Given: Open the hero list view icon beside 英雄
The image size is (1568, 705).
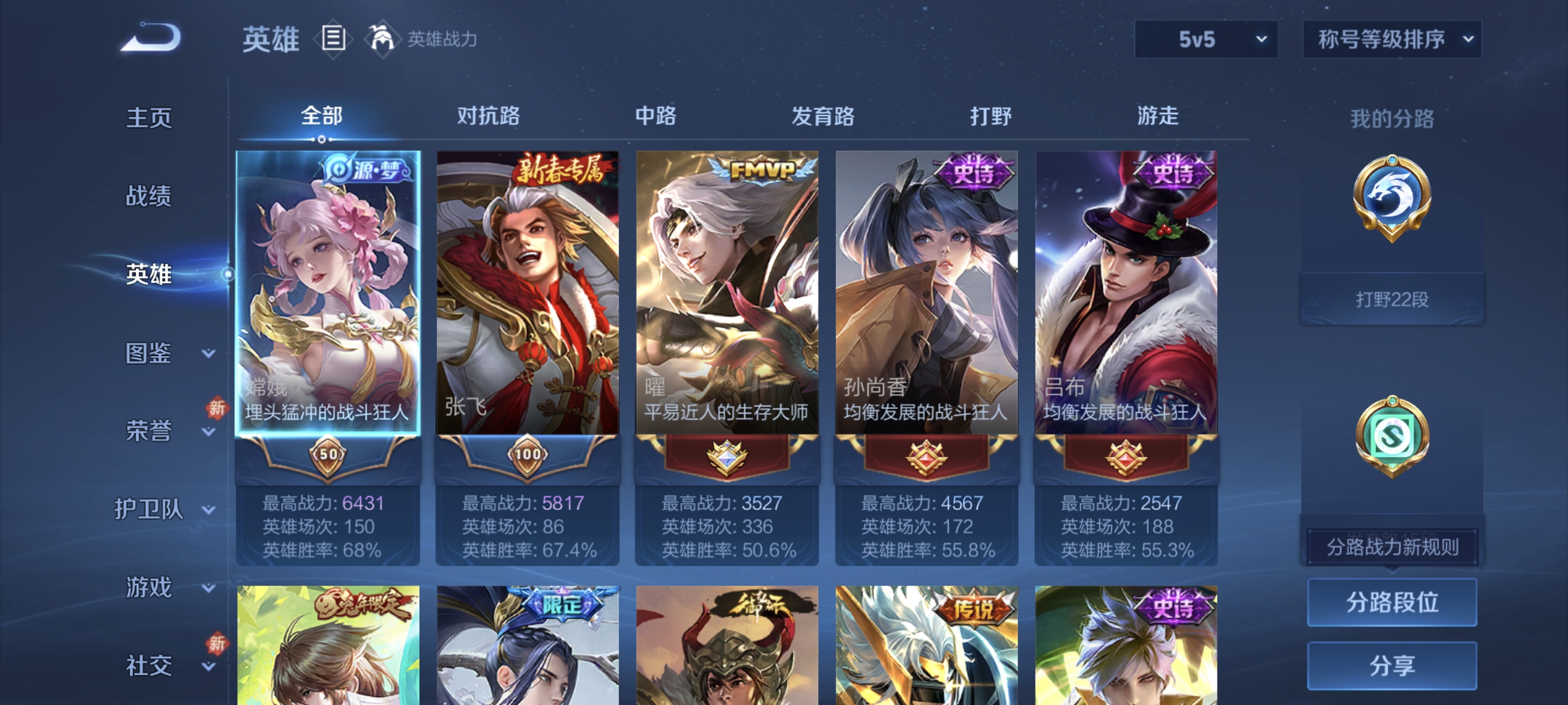Looking at the screenshot, I should 334,38.
